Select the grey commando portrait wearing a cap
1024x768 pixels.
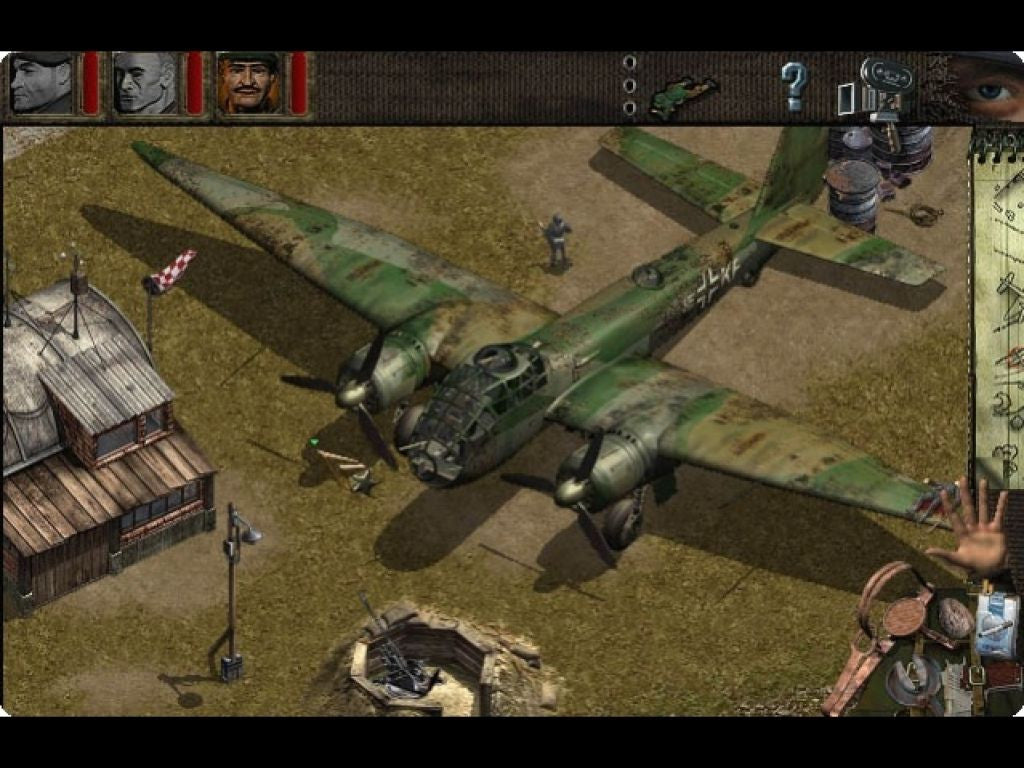point(42,84)
